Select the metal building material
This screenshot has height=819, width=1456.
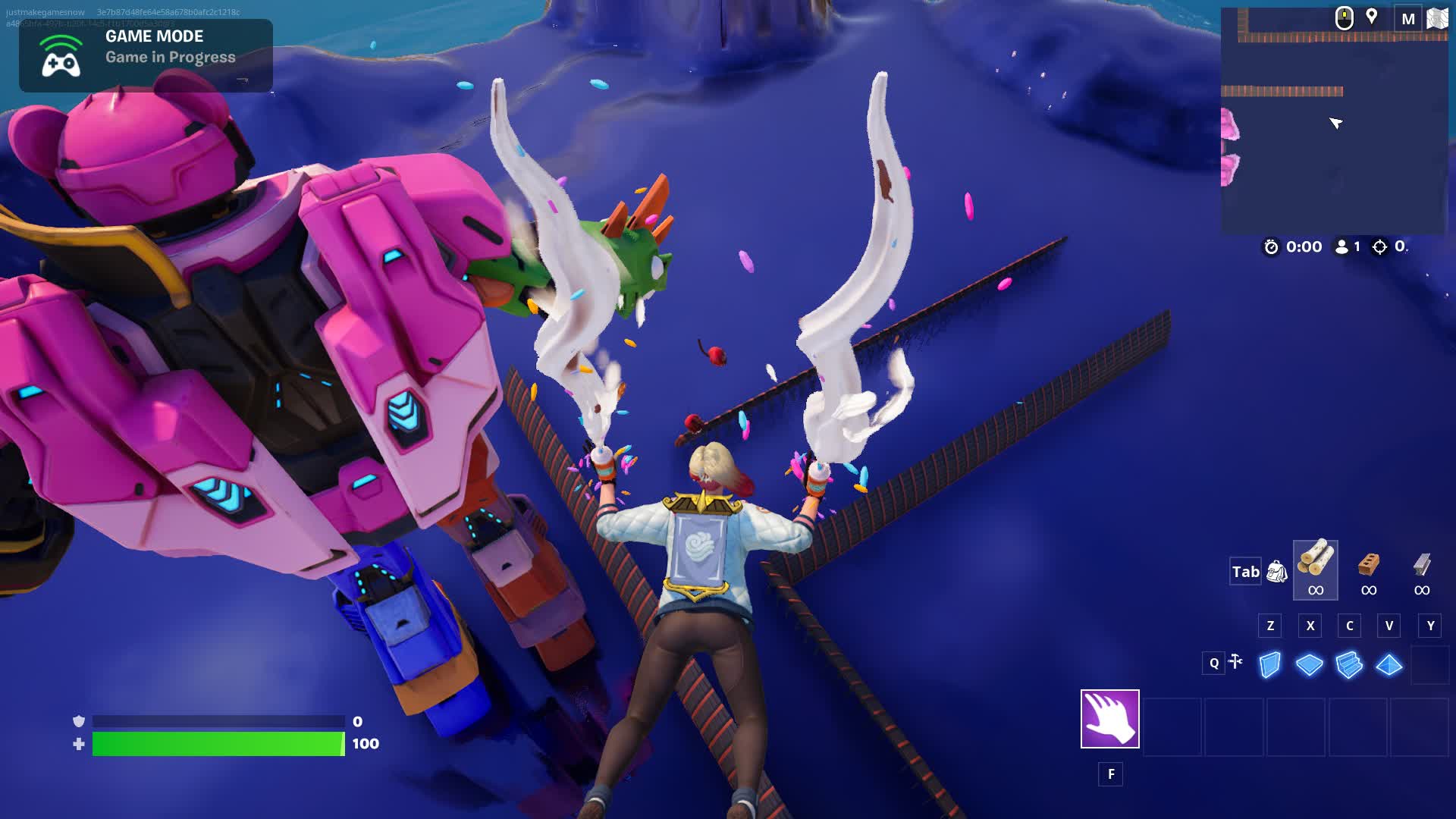[1422, 569]
